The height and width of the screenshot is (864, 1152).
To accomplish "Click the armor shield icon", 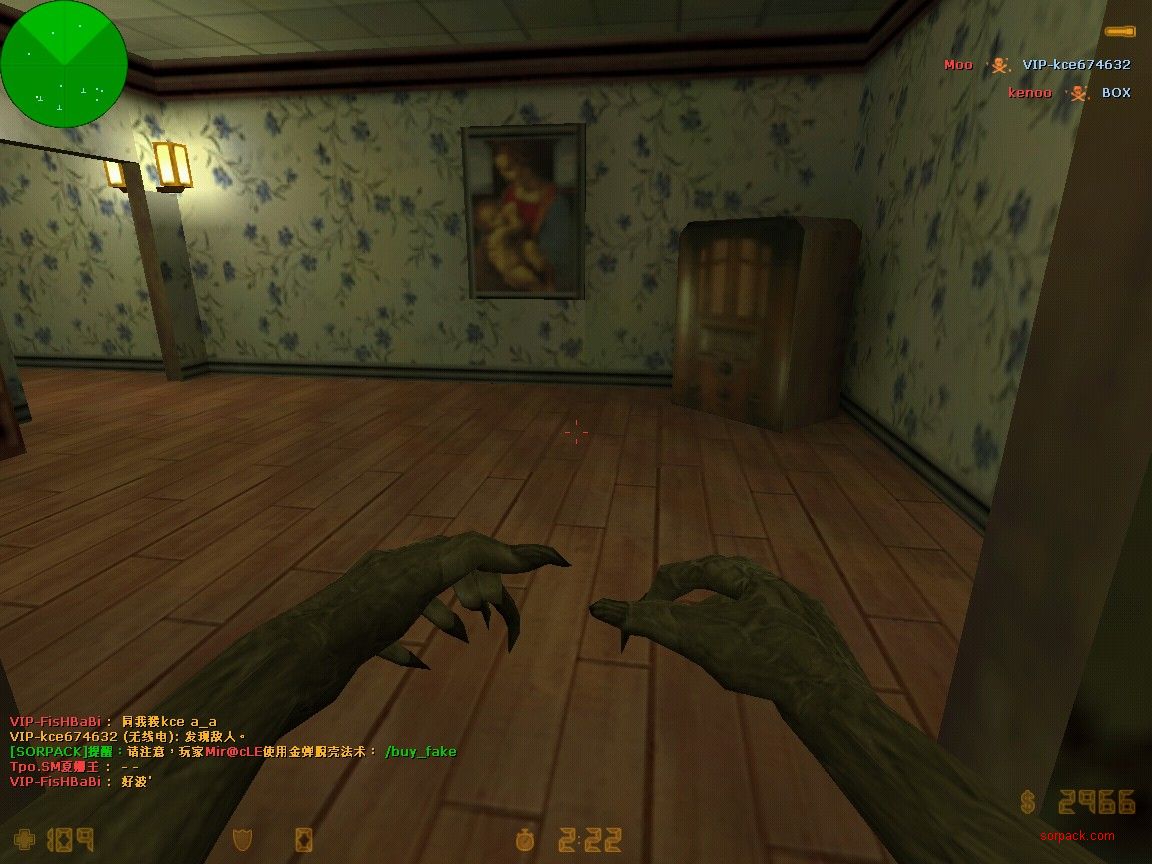I will point(241,839).
